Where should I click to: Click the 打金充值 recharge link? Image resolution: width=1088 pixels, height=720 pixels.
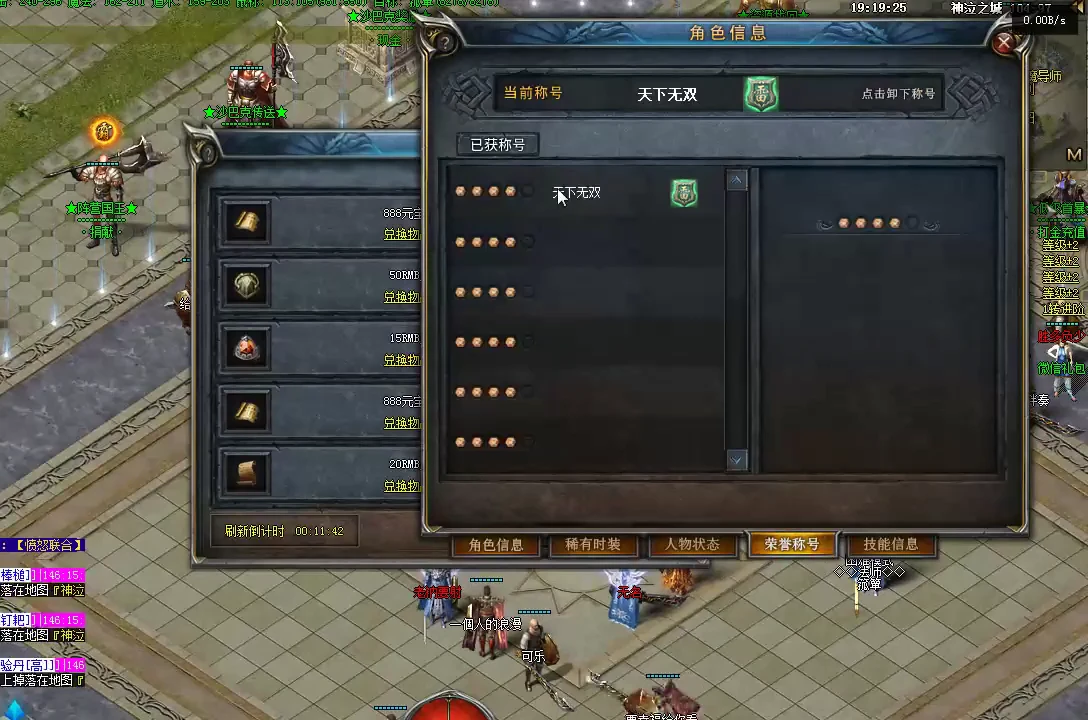pos(1062,232)
